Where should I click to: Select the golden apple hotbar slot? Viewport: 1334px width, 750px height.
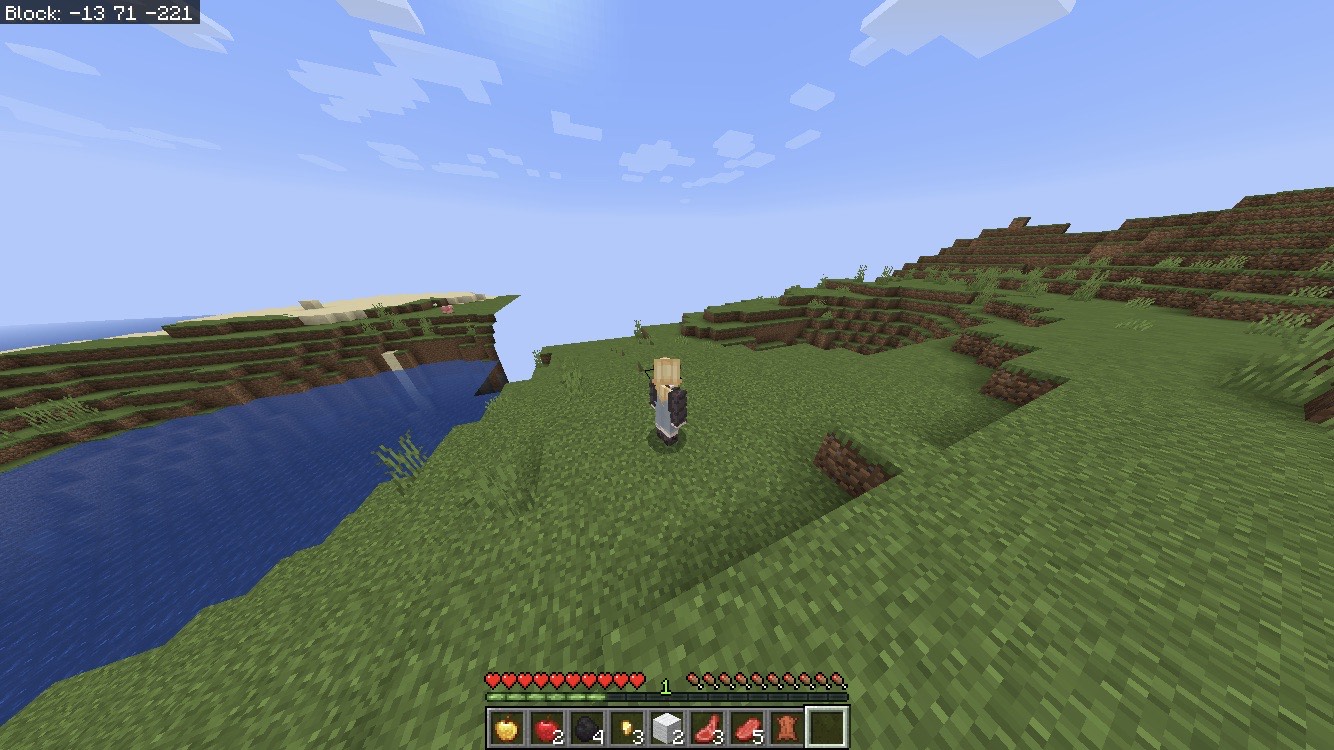[x=507, y=728]
